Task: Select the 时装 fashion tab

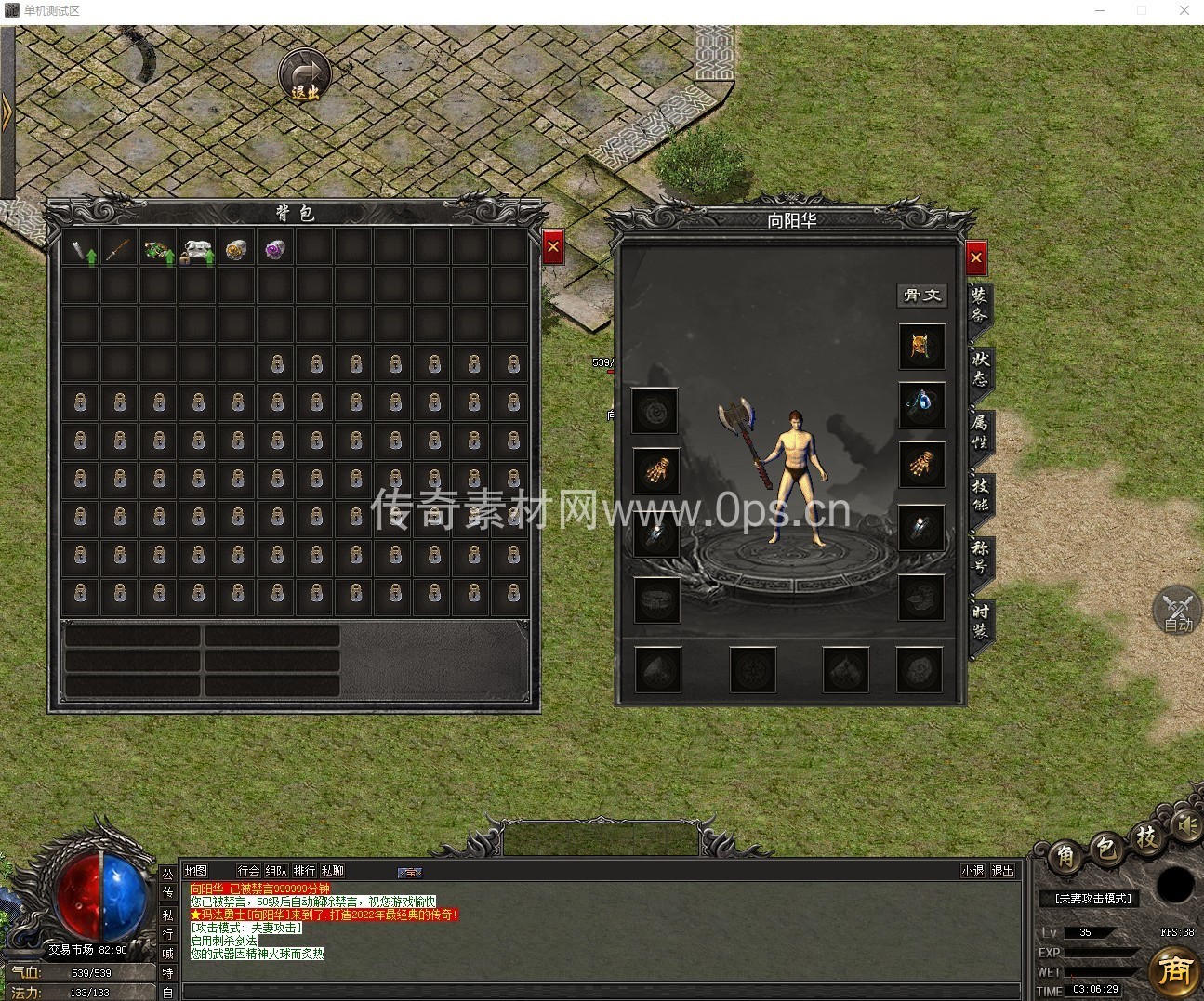Action: [x=980, y=620]
